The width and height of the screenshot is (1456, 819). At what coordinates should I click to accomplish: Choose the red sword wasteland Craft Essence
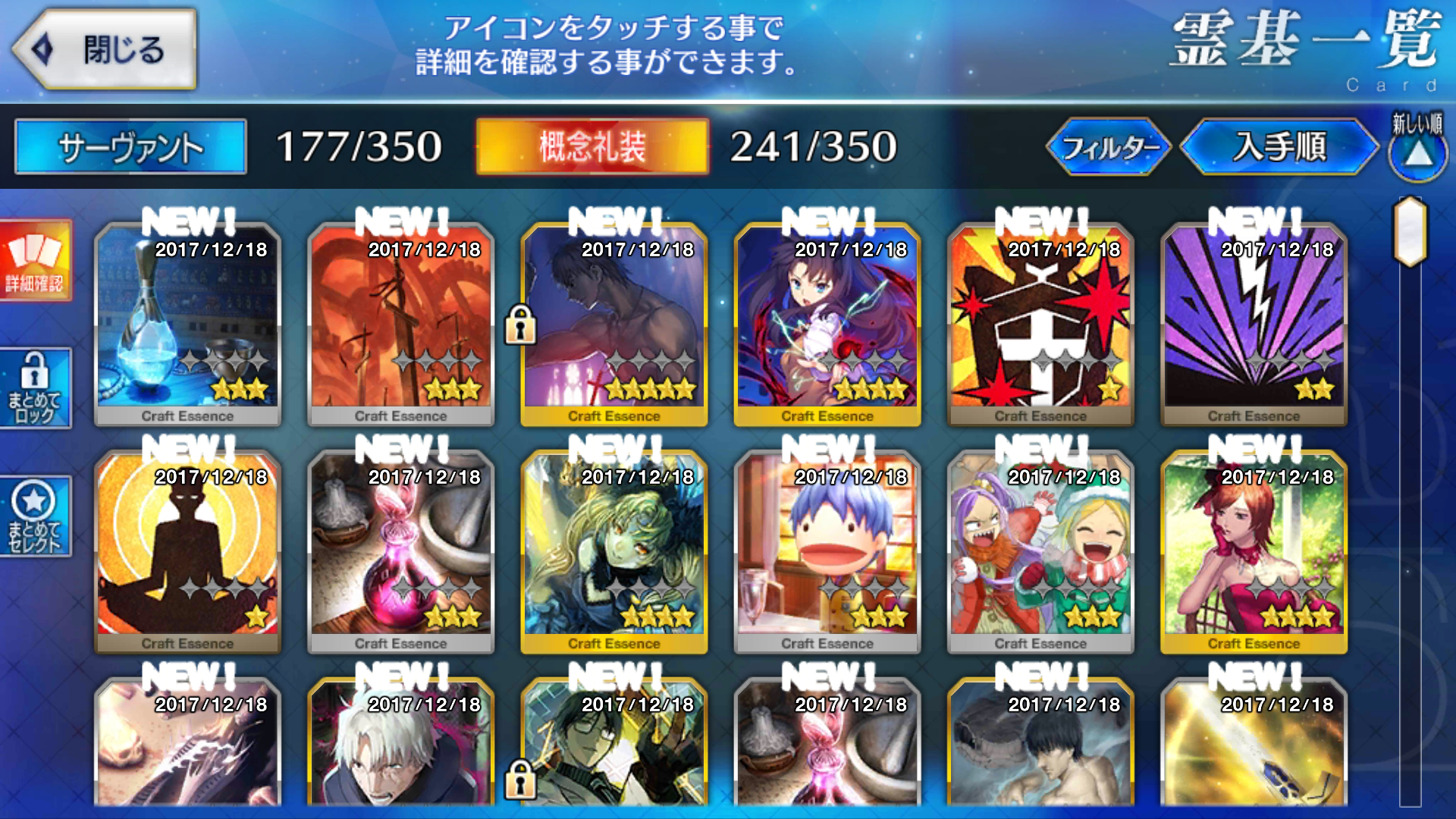400,322
